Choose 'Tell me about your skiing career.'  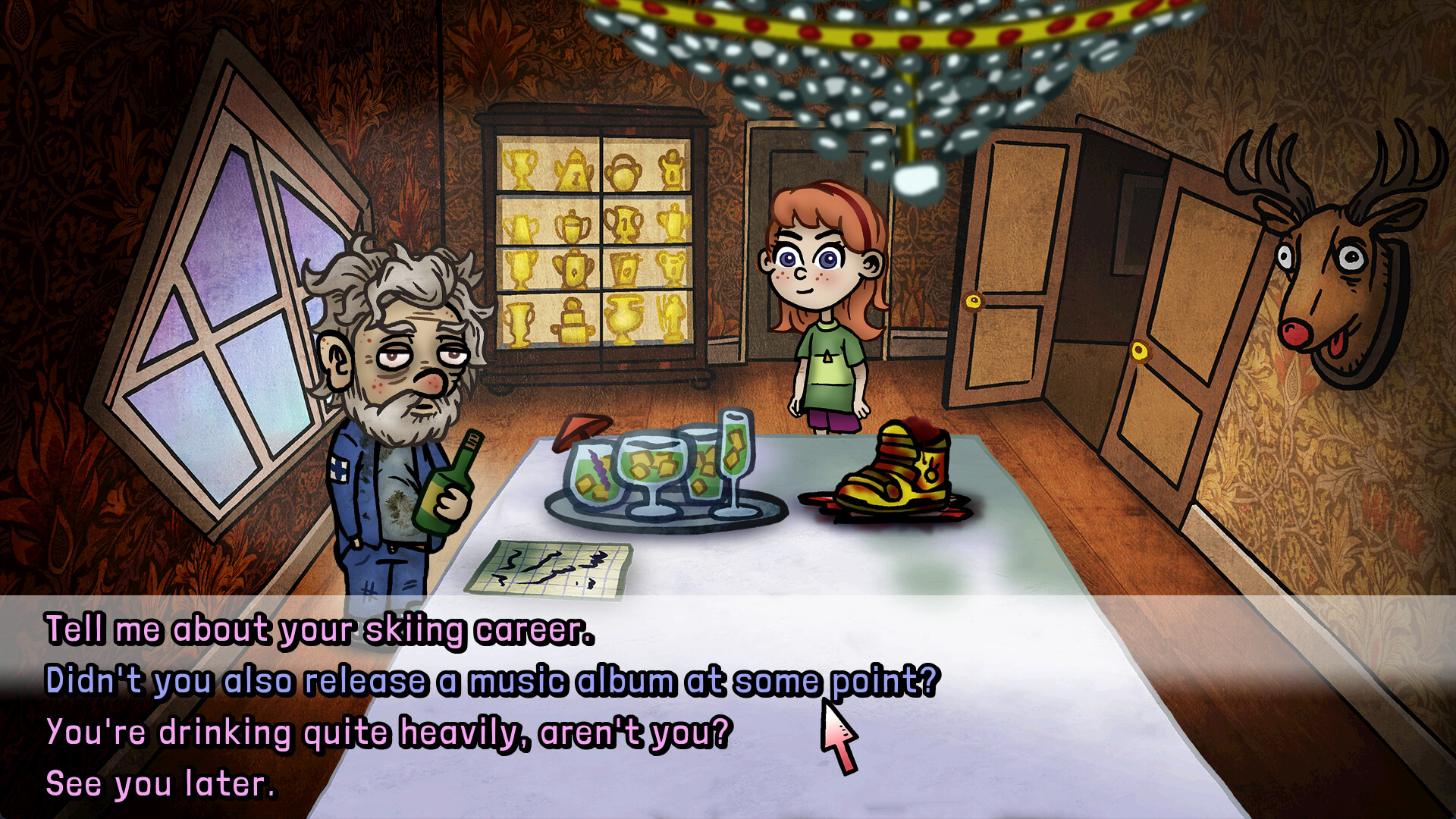pyautogui.click(x=318, y=628)
